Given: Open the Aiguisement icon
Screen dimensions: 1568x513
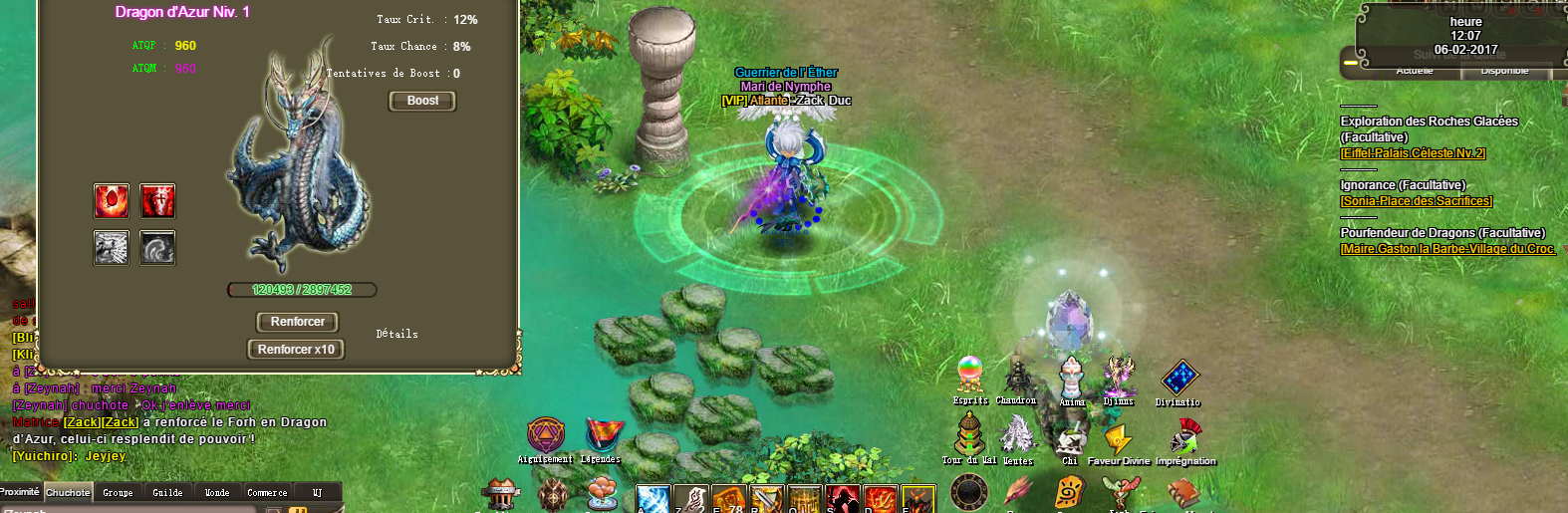Looking at the screenshot, I should [545, 435].
